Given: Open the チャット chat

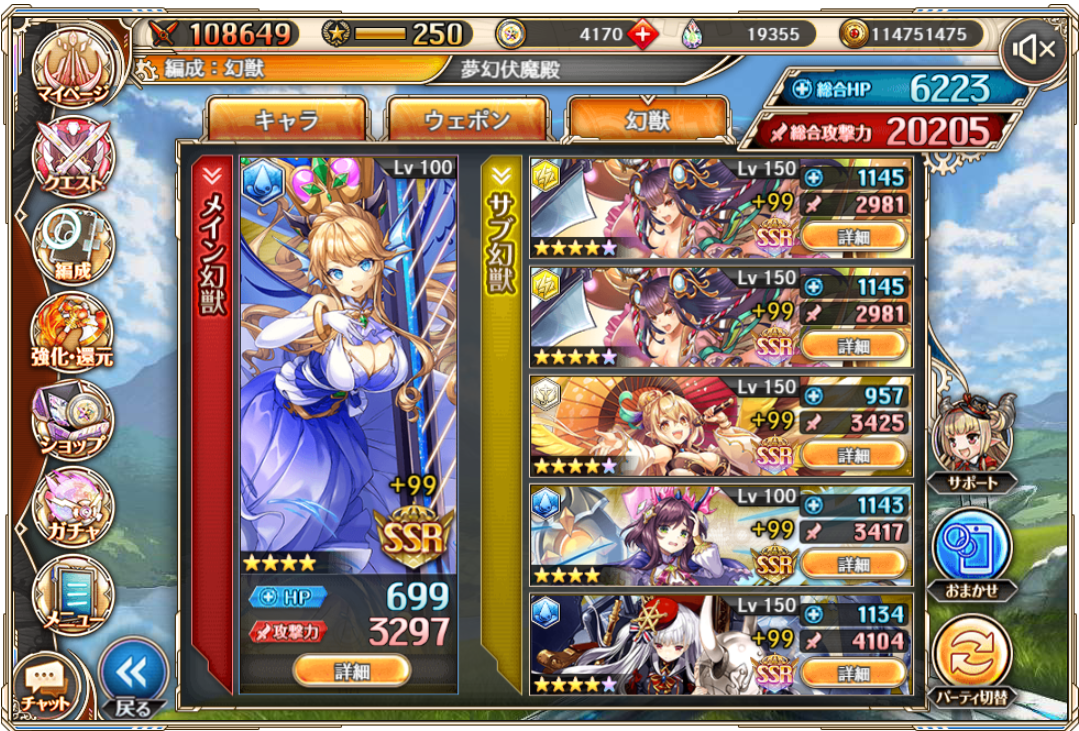Looking at the screenshot, I should point(45,685).
